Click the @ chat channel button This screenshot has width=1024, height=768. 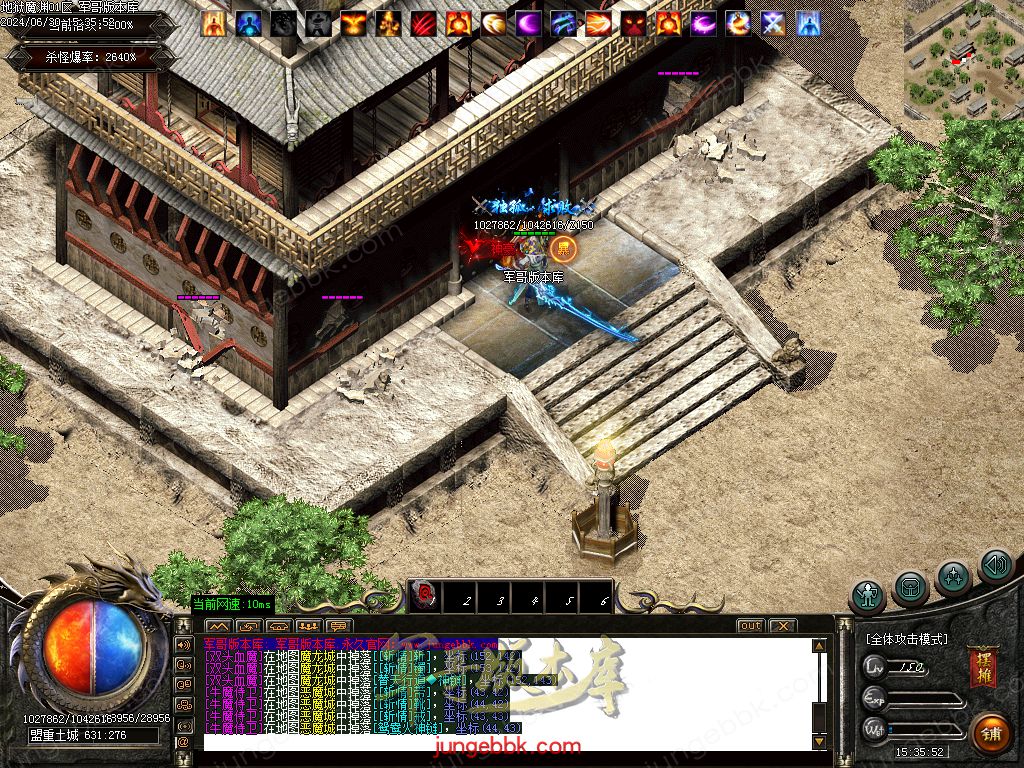pos(183,742)
